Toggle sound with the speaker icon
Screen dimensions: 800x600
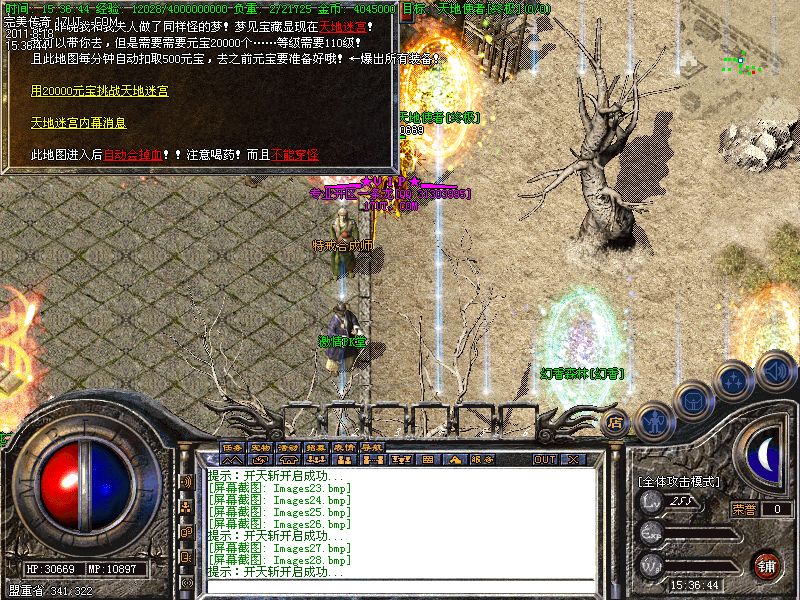coord(773,372)
